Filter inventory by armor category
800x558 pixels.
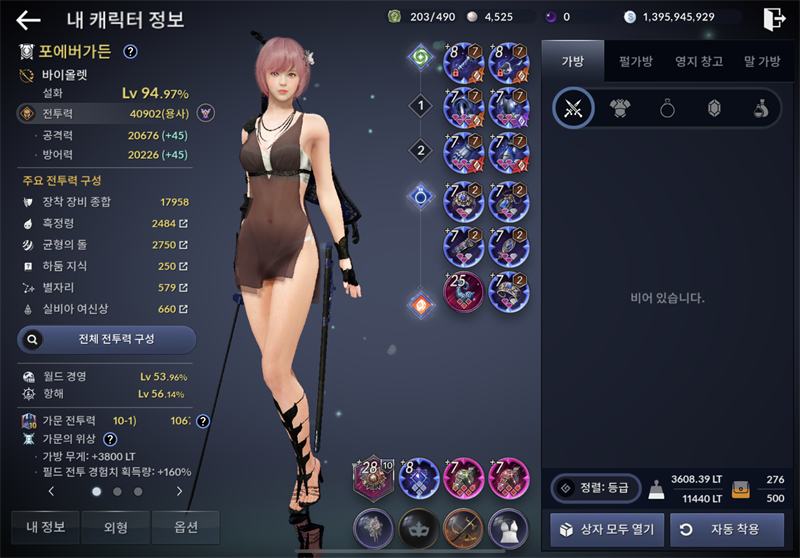[621, 109]
